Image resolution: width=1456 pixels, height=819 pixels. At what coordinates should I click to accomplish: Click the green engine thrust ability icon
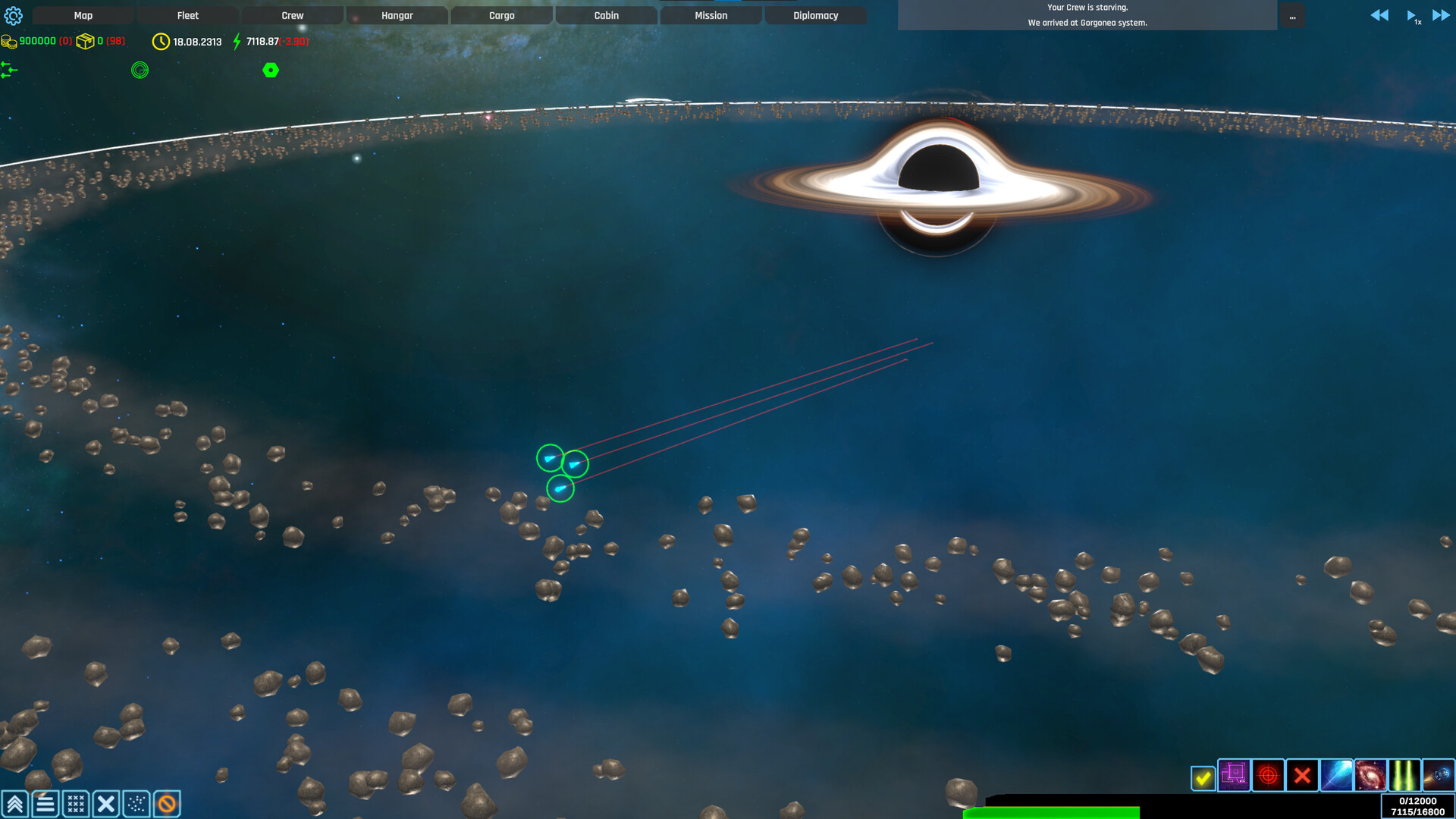click(x=1406, y=776)
